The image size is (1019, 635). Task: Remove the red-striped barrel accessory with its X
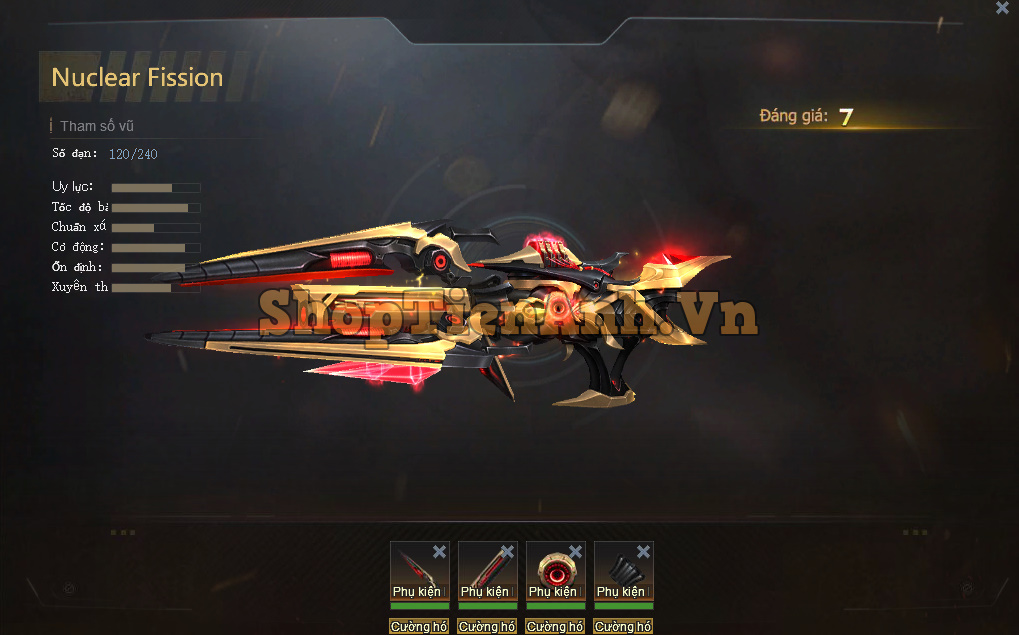[507, 552]
